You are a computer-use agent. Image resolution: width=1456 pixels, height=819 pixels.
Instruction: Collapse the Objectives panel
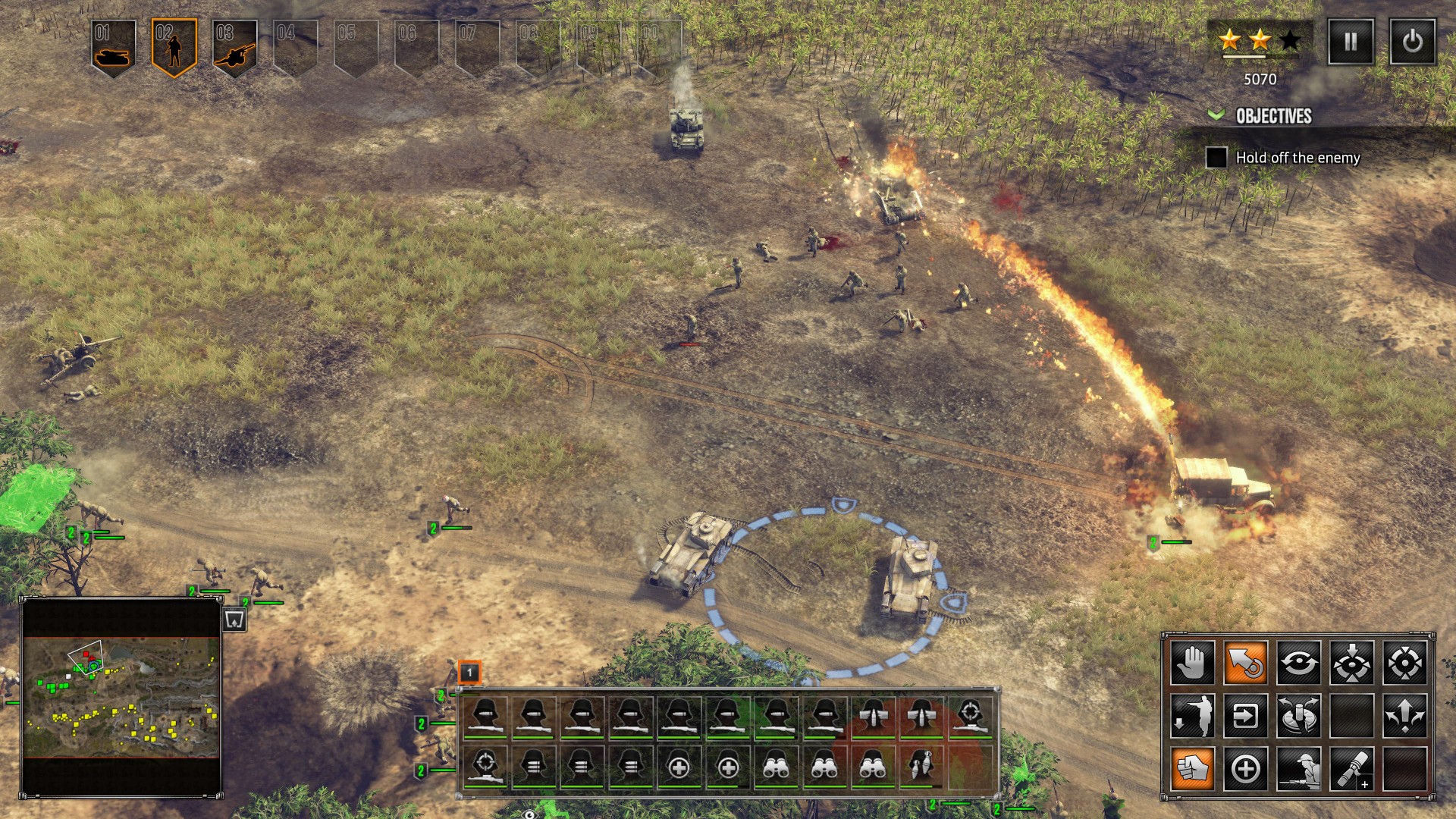1216,115
